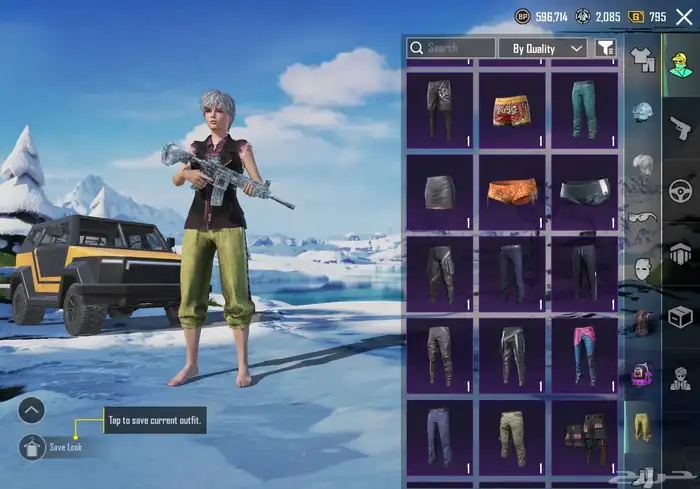Tap the Save Look button
This screenshot has width=700, height=489.
tap(31, 447)
